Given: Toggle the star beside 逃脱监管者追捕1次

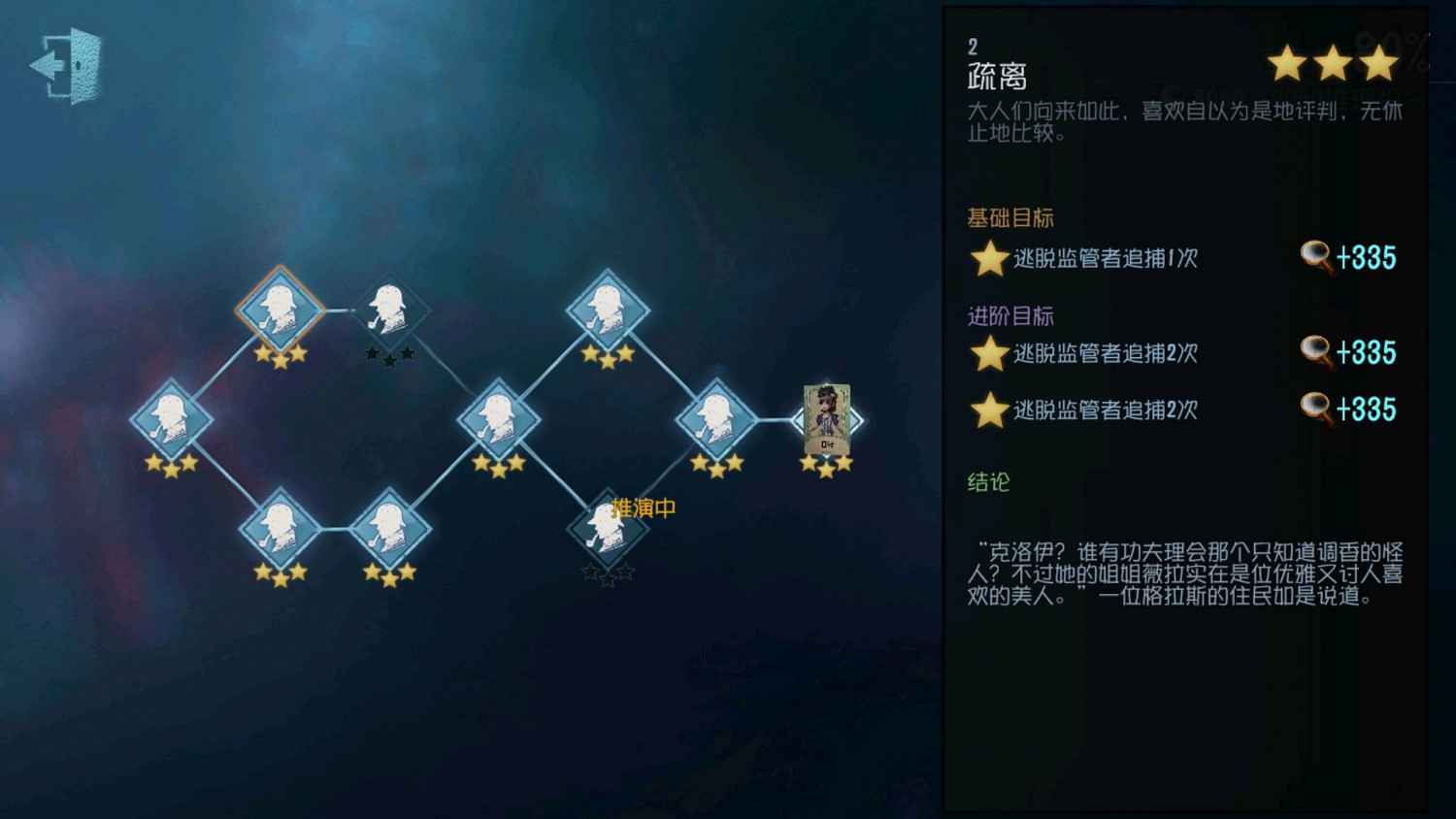Looking at the screenshot, I should (987, 259).
